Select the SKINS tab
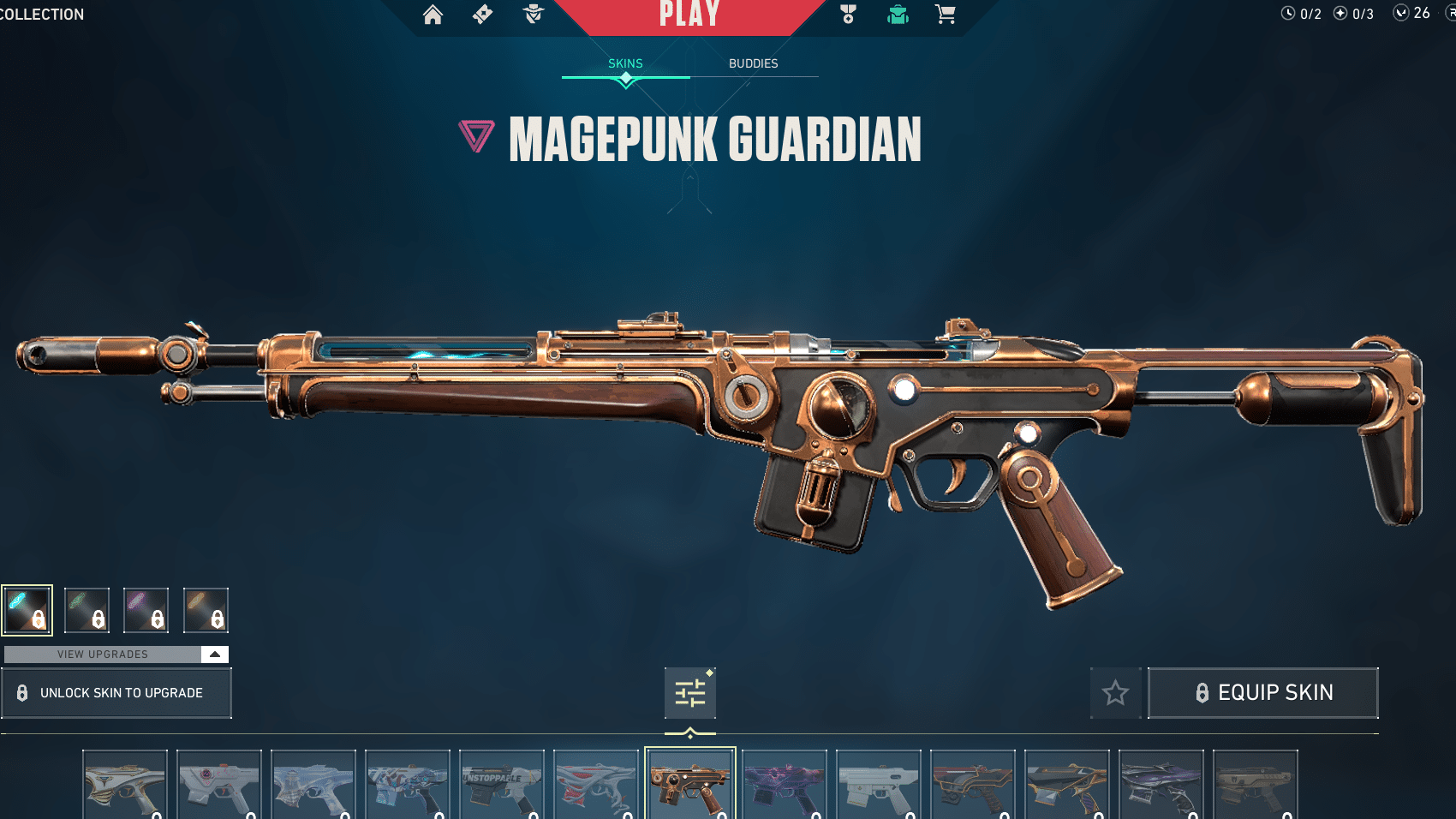 [x=624, y=63]
